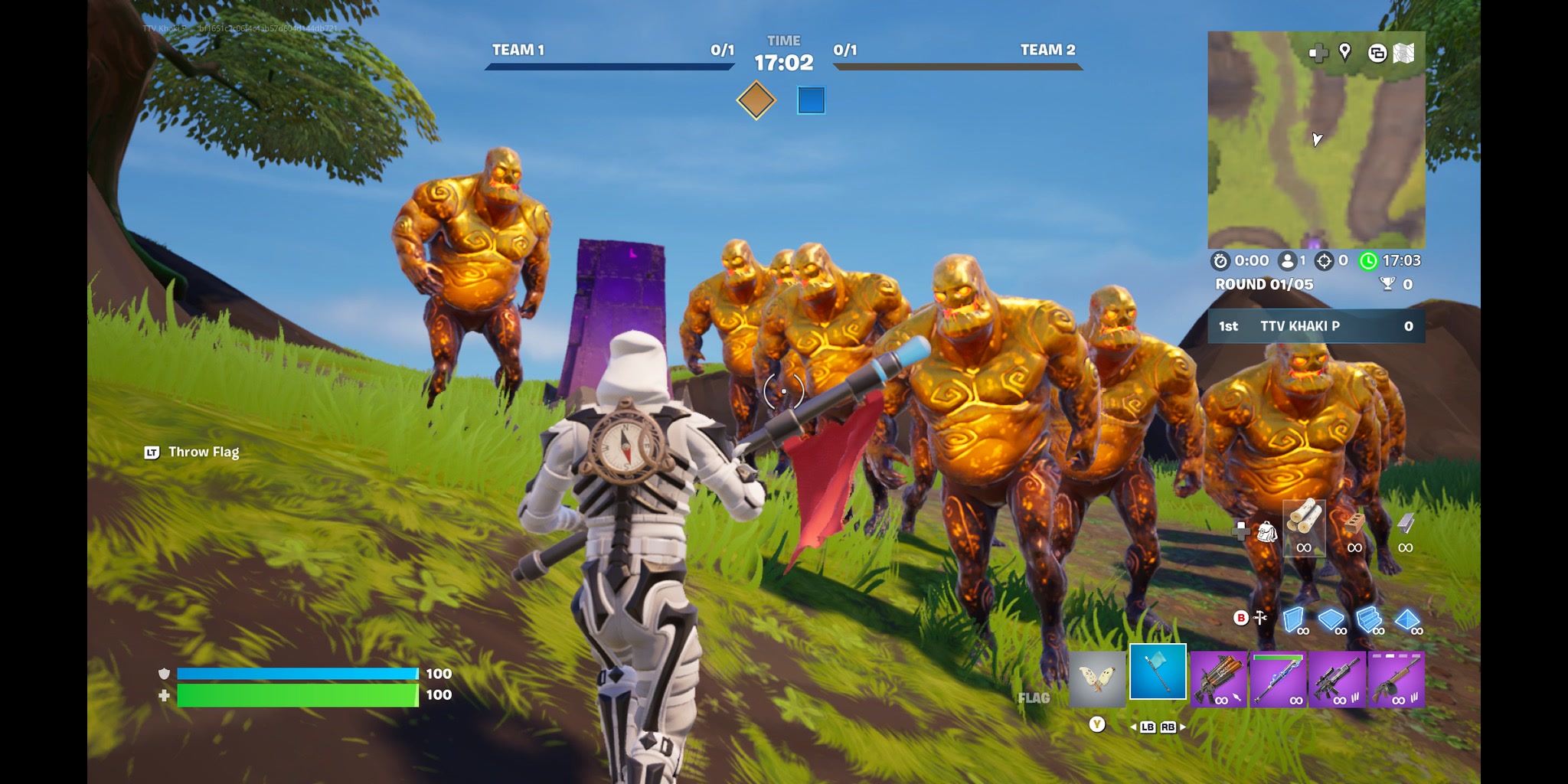The width and height of the screenshot is (1568, 784).
Task: Open the full map via the map icon
Action: pos(1403,52)
